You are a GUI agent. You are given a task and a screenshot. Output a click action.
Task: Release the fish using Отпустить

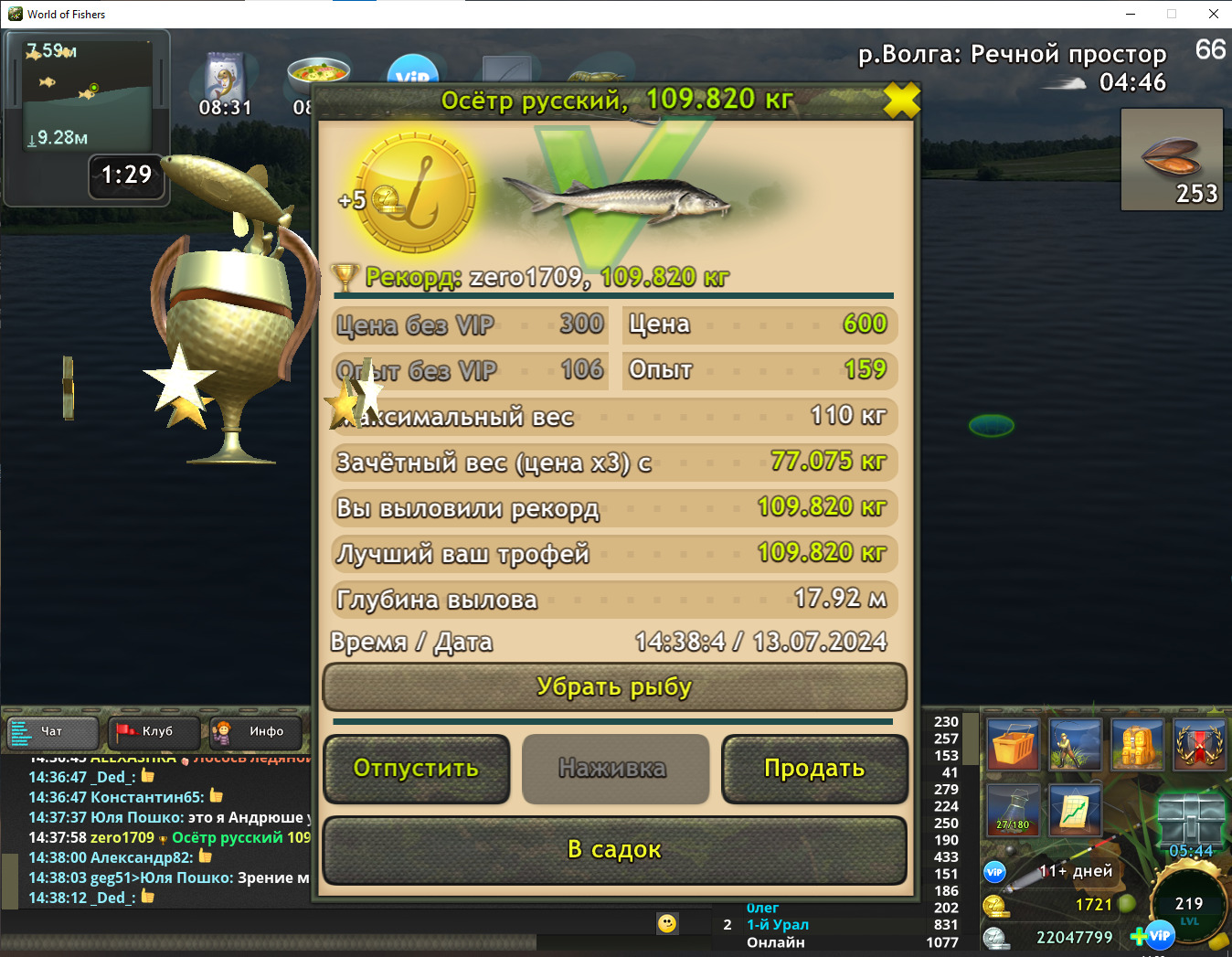click(416, 770)
